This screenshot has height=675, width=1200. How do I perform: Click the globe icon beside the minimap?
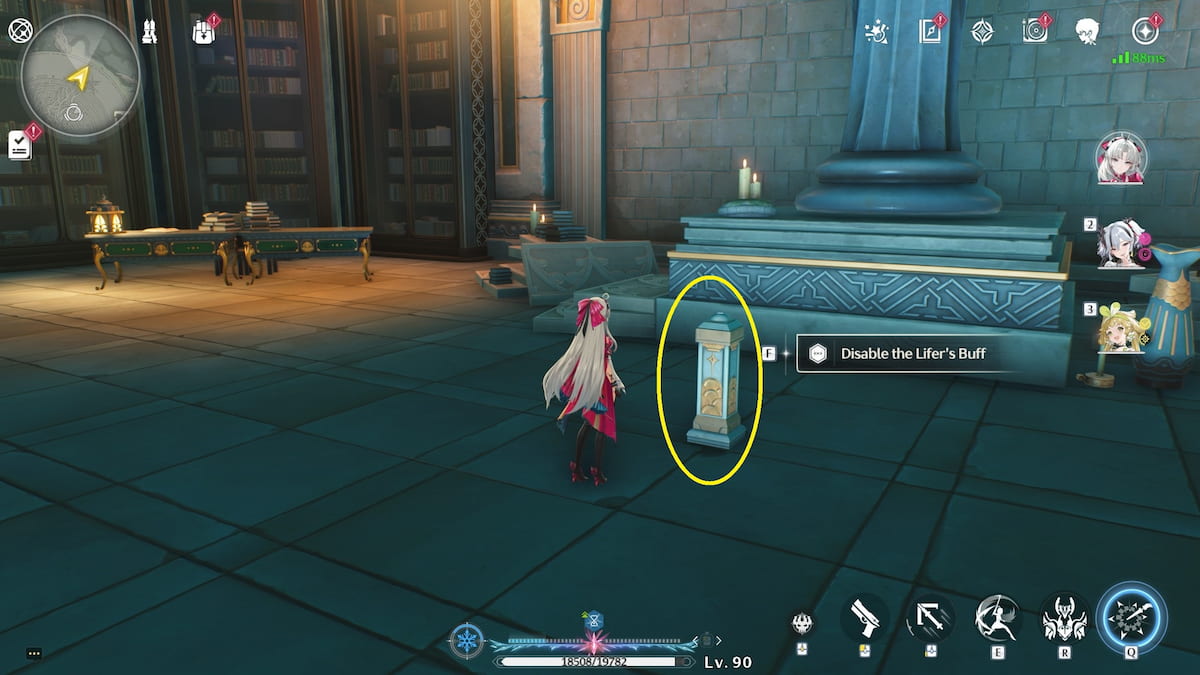(x=20, y=31)
